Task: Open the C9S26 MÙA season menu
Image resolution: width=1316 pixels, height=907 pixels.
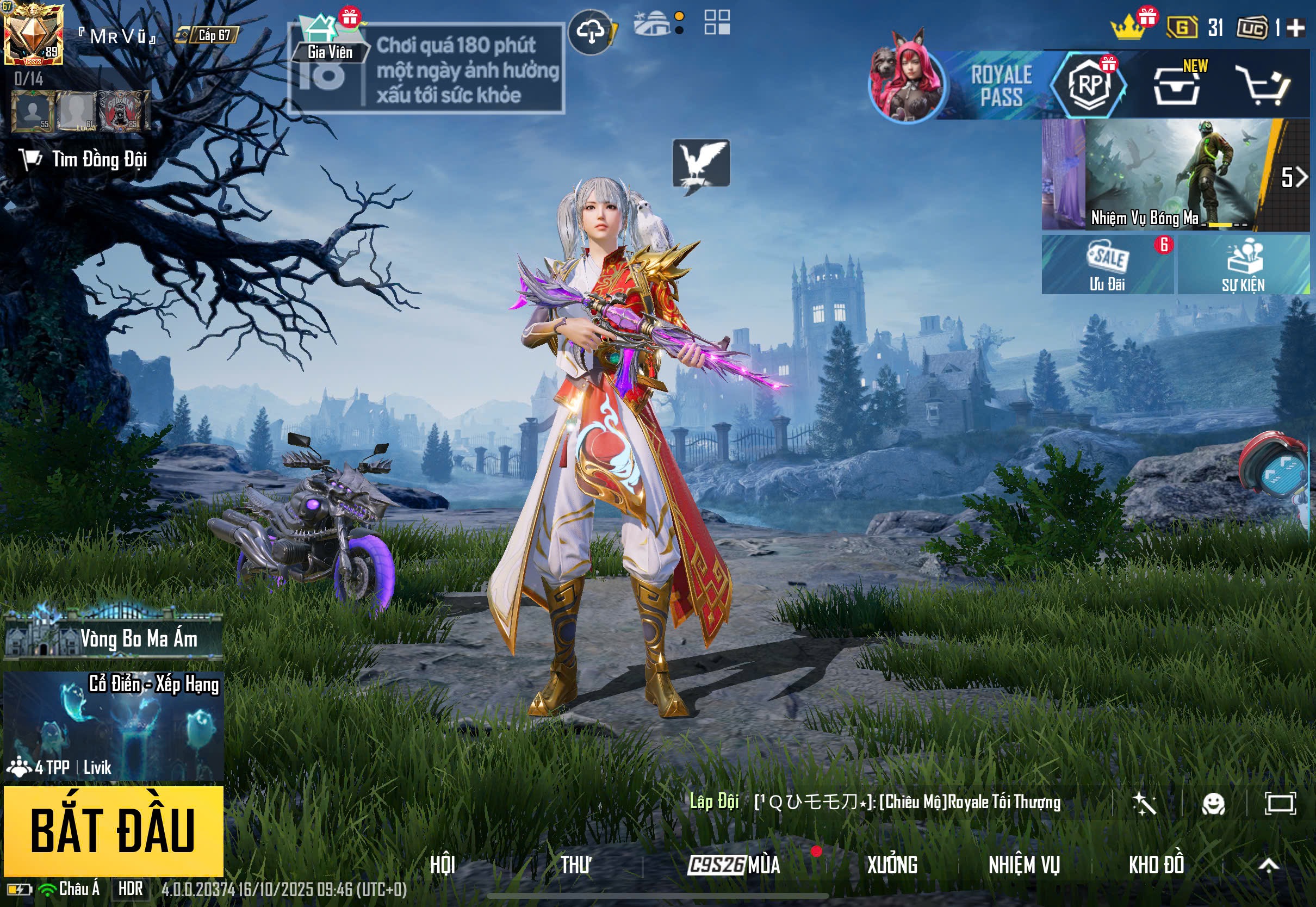Action: 734,865
